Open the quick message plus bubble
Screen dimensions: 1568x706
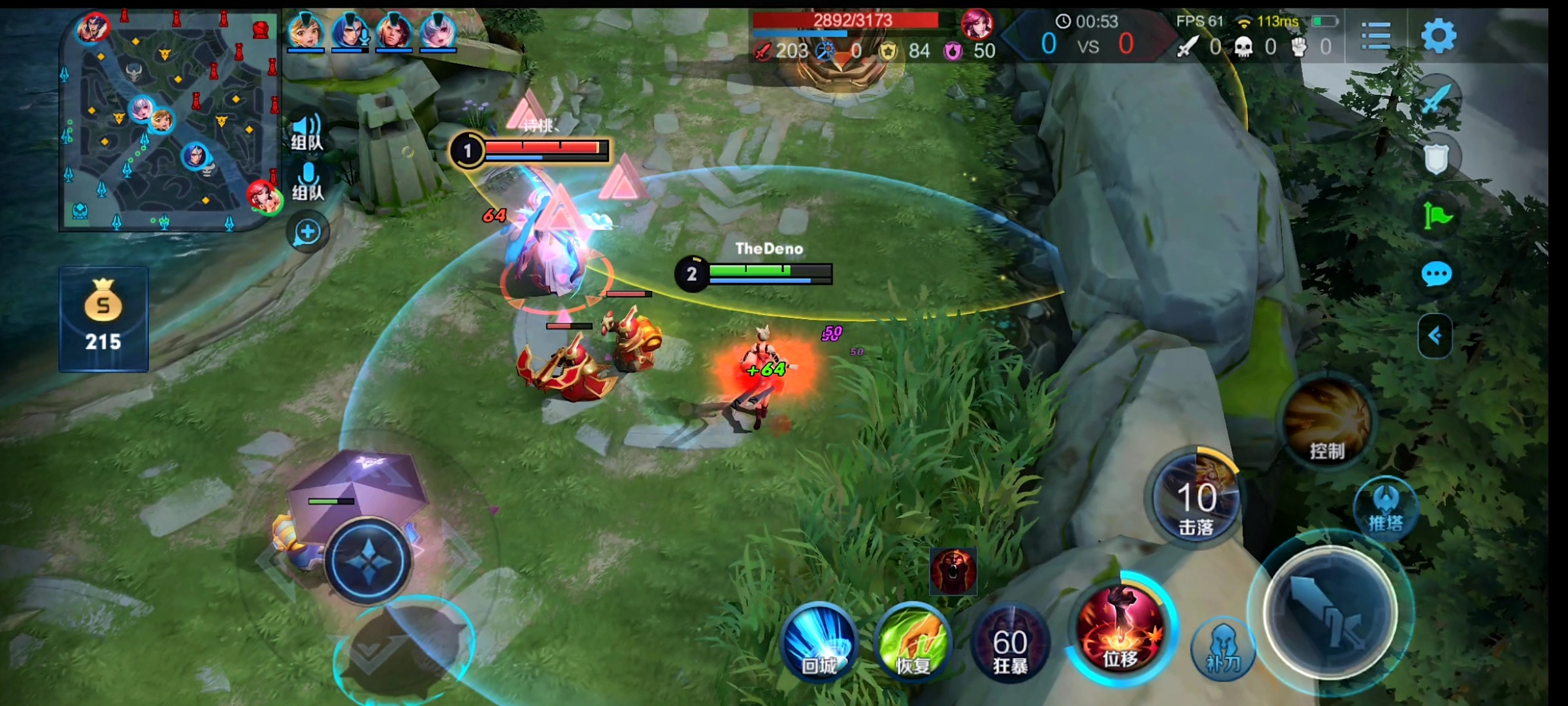point(307,232)
